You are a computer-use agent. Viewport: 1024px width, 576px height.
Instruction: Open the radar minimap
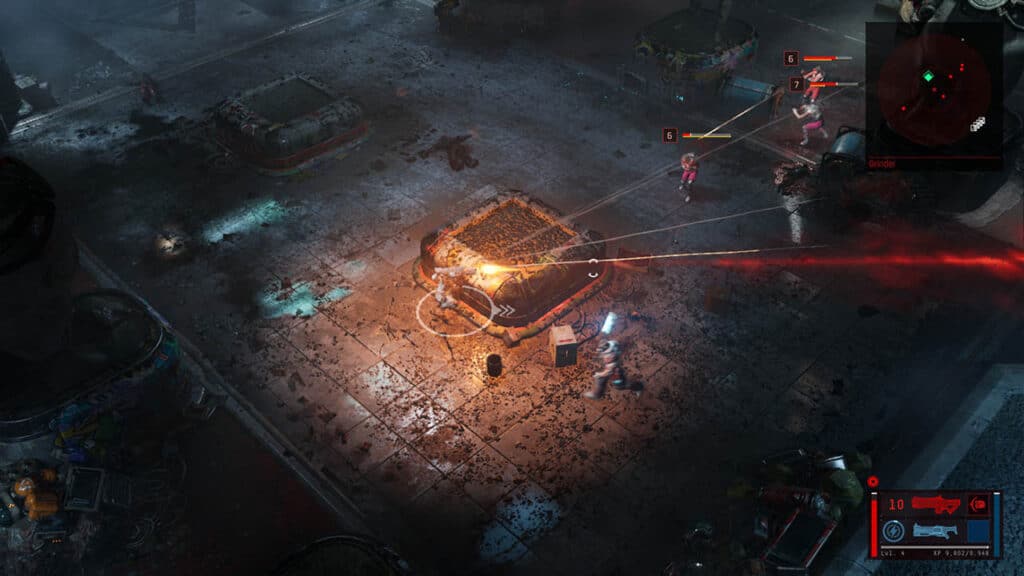pyautogui.click(x=934, y=90)
